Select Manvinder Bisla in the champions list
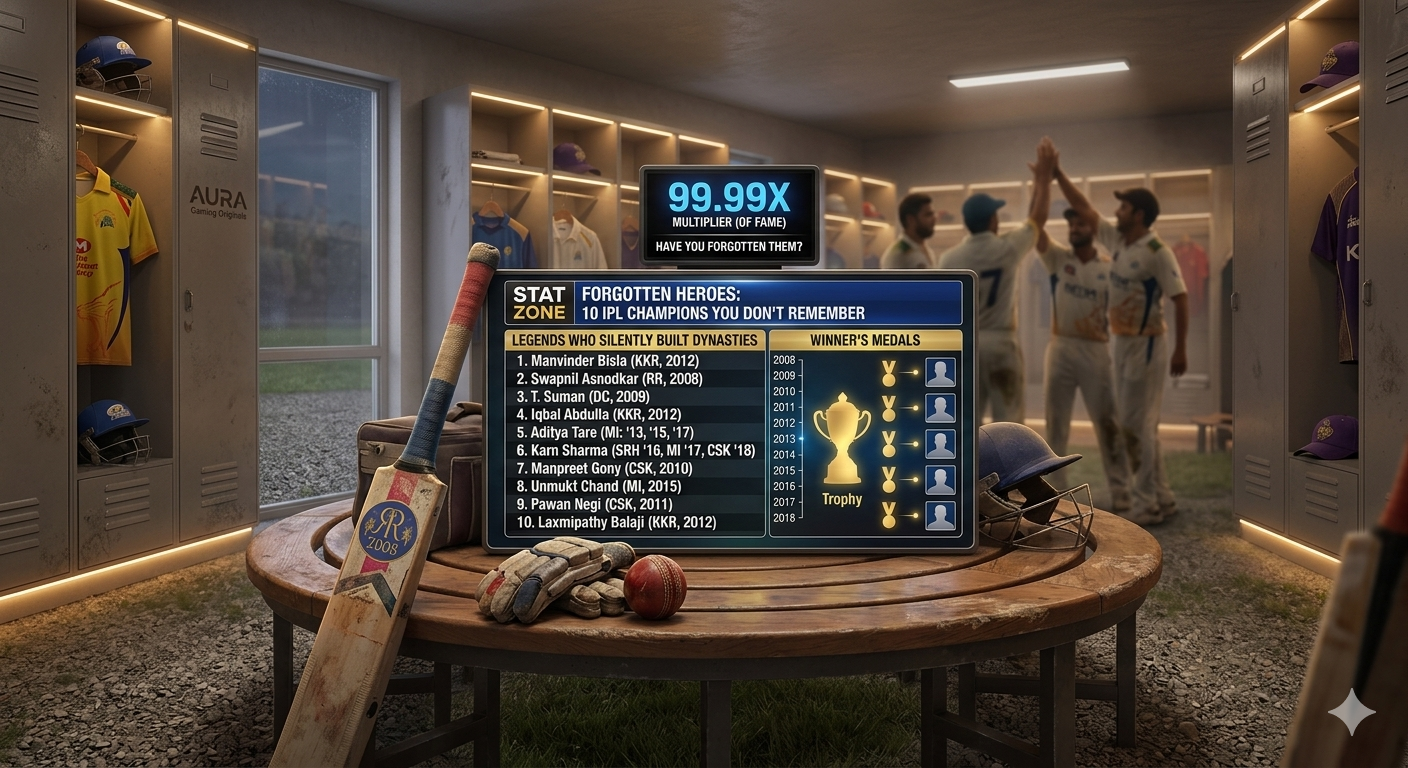Image resolution: width=1408 pixels, height=768 pixels. pos(607,360)
